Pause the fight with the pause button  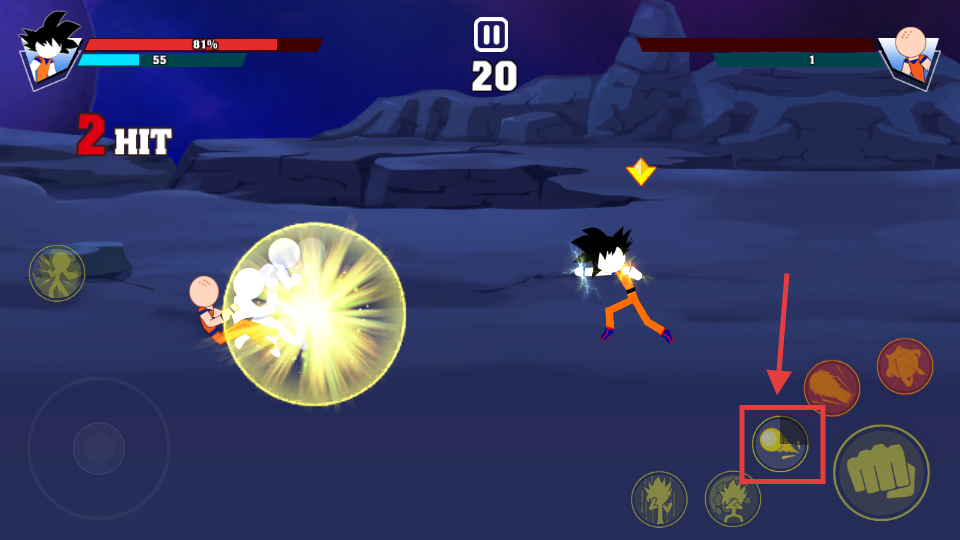(491, 35)
